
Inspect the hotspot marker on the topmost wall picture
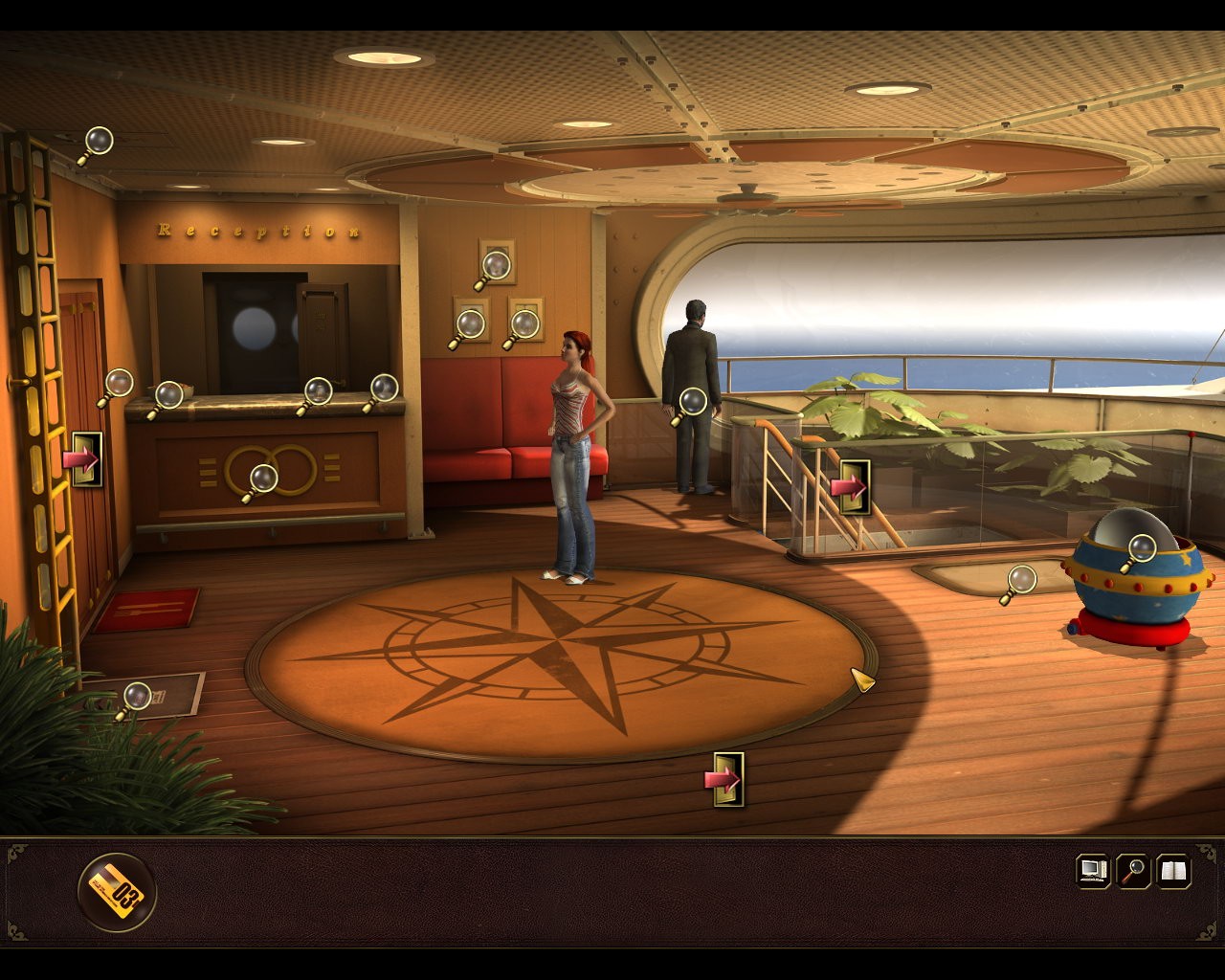[495, 266]
